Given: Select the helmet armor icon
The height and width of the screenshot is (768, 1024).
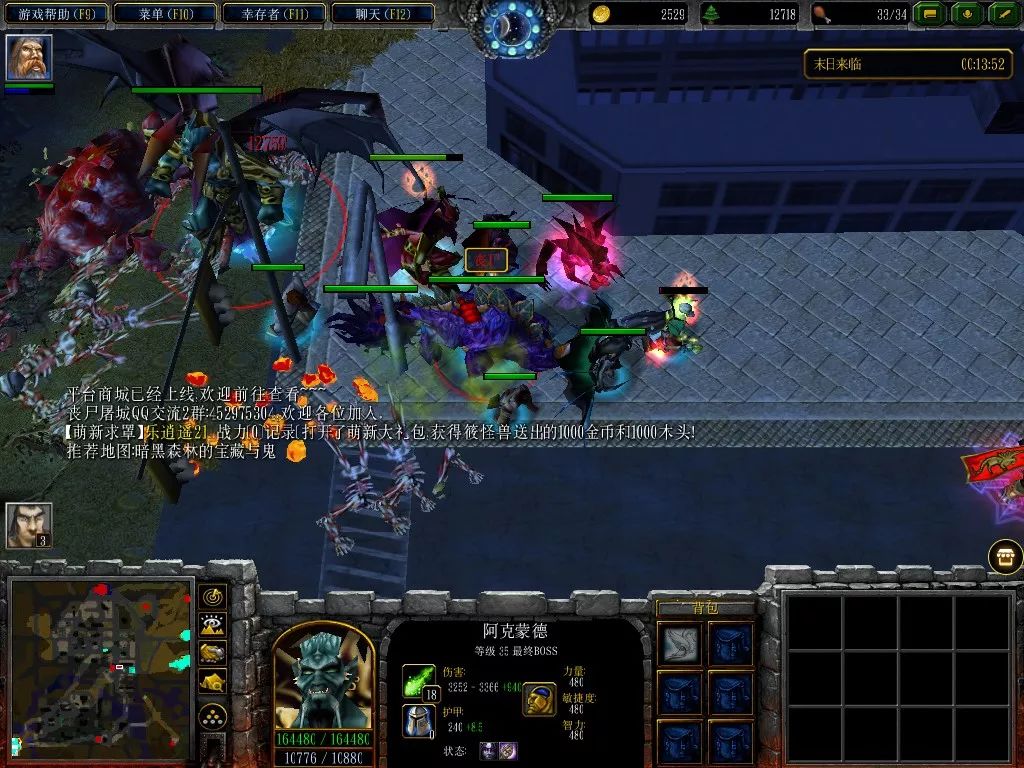Looking at the screenshot, I should [x=418, y=720].
